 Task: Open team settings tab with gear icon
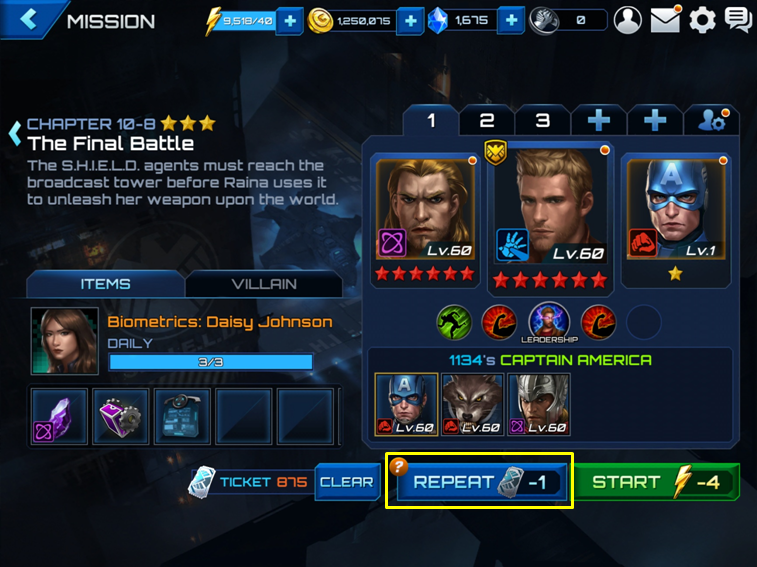[x=711, y=121]
